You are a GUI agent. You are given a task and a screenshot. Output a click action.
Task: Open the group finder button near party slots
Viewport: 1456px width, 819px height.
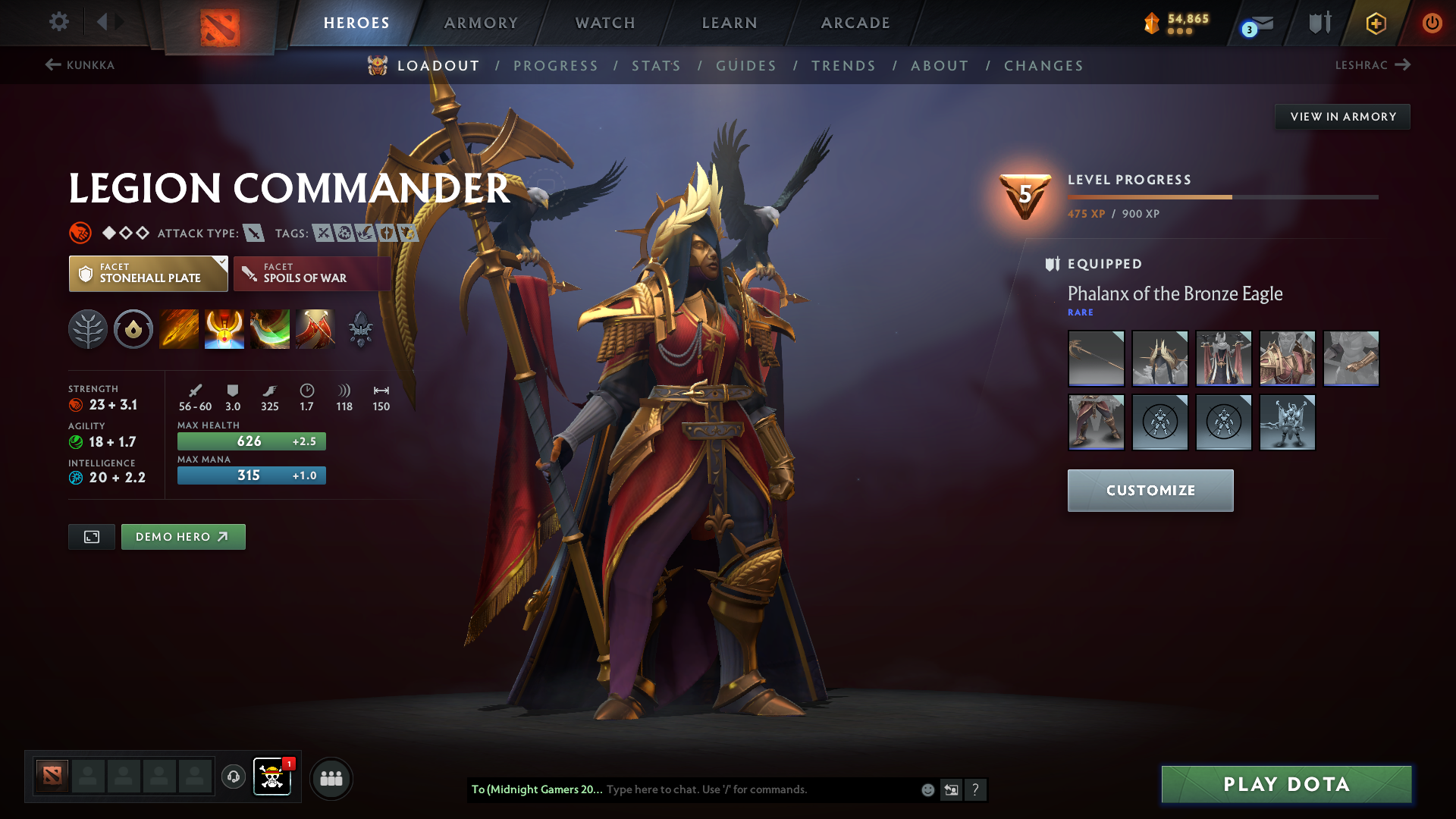(x=331, y=778)
